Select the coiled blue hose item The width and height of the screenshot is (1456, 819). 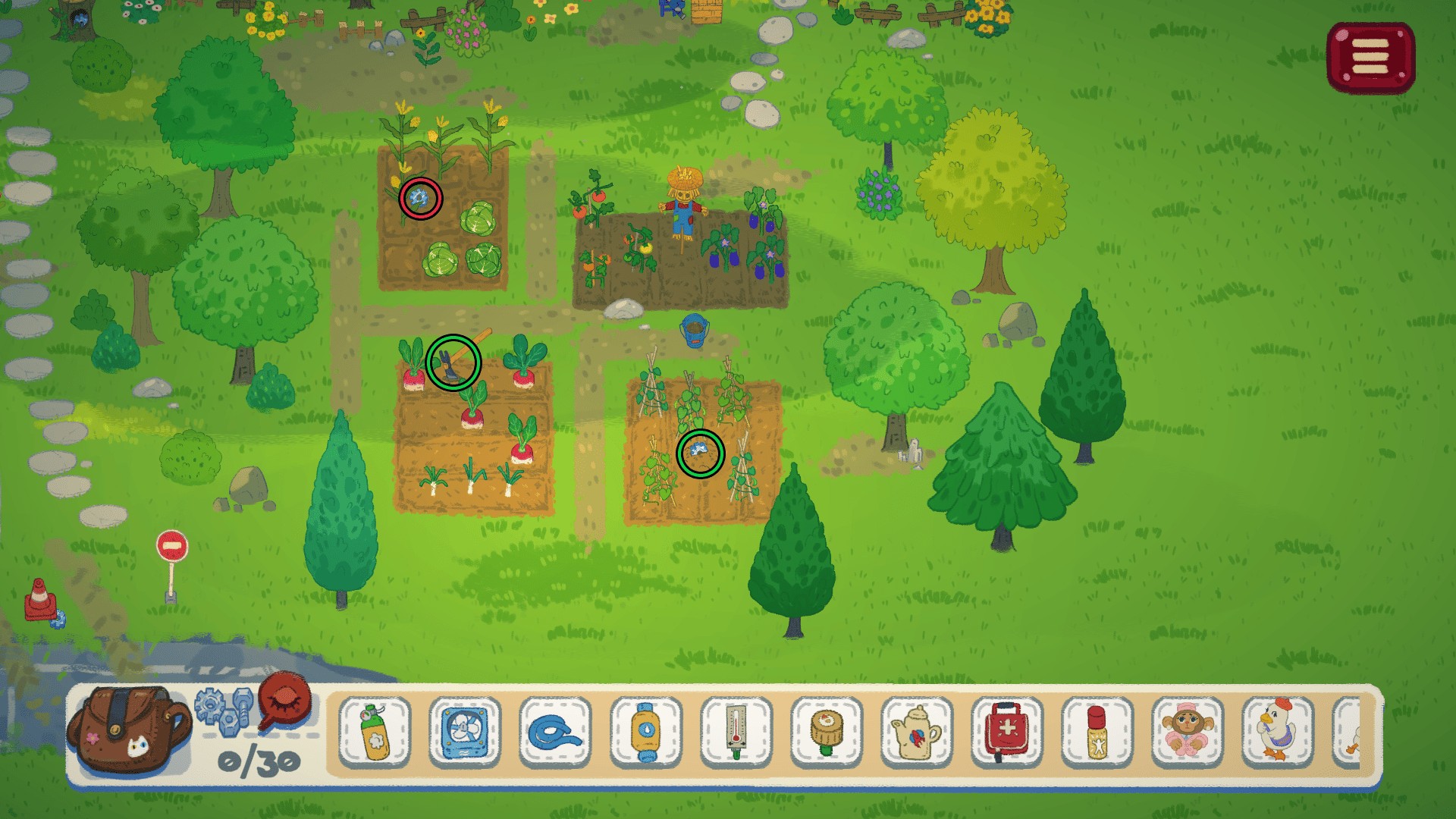[x=555, y=732]
